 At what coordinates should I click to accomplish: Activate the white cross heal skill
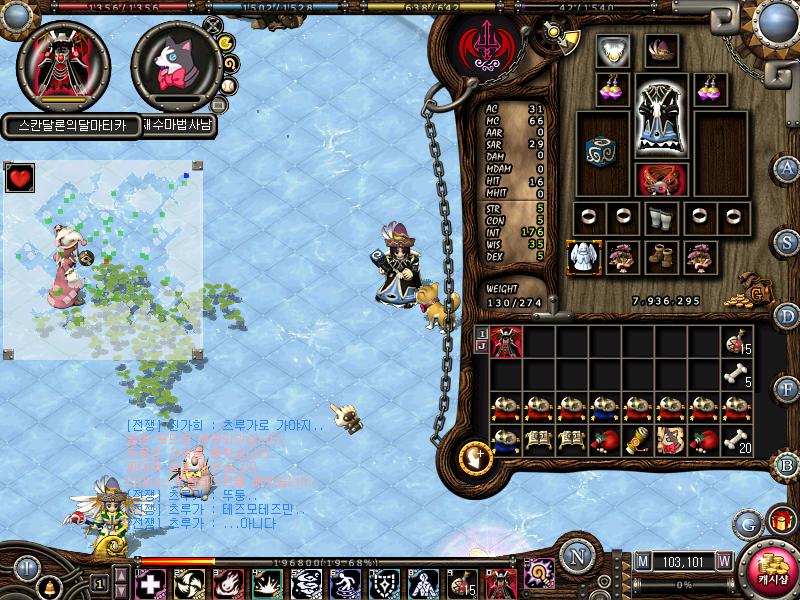point(149,583)
